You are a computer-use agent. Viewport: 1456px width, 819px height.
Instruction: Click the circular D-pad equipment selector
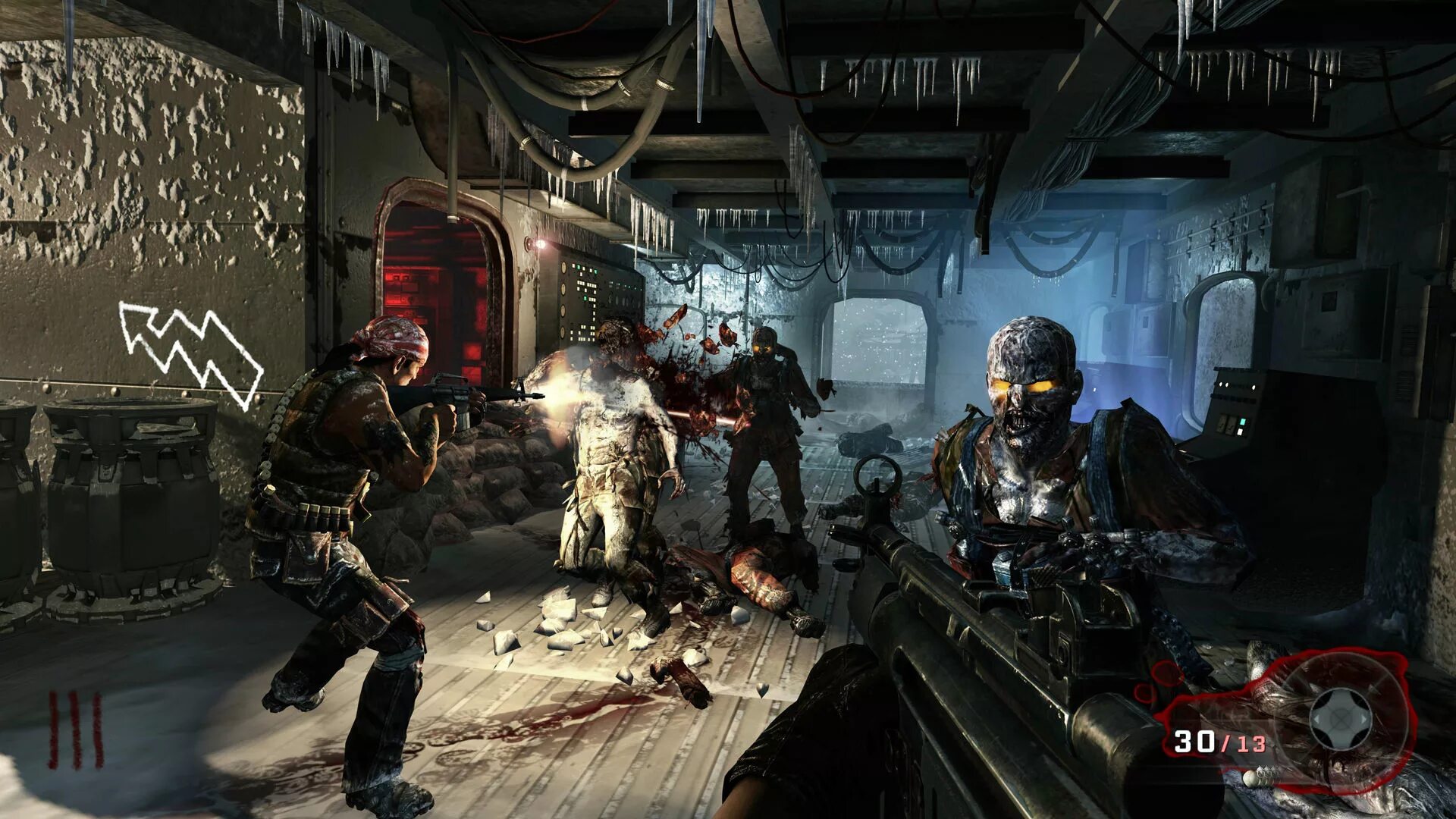(x=1341, y=718)
